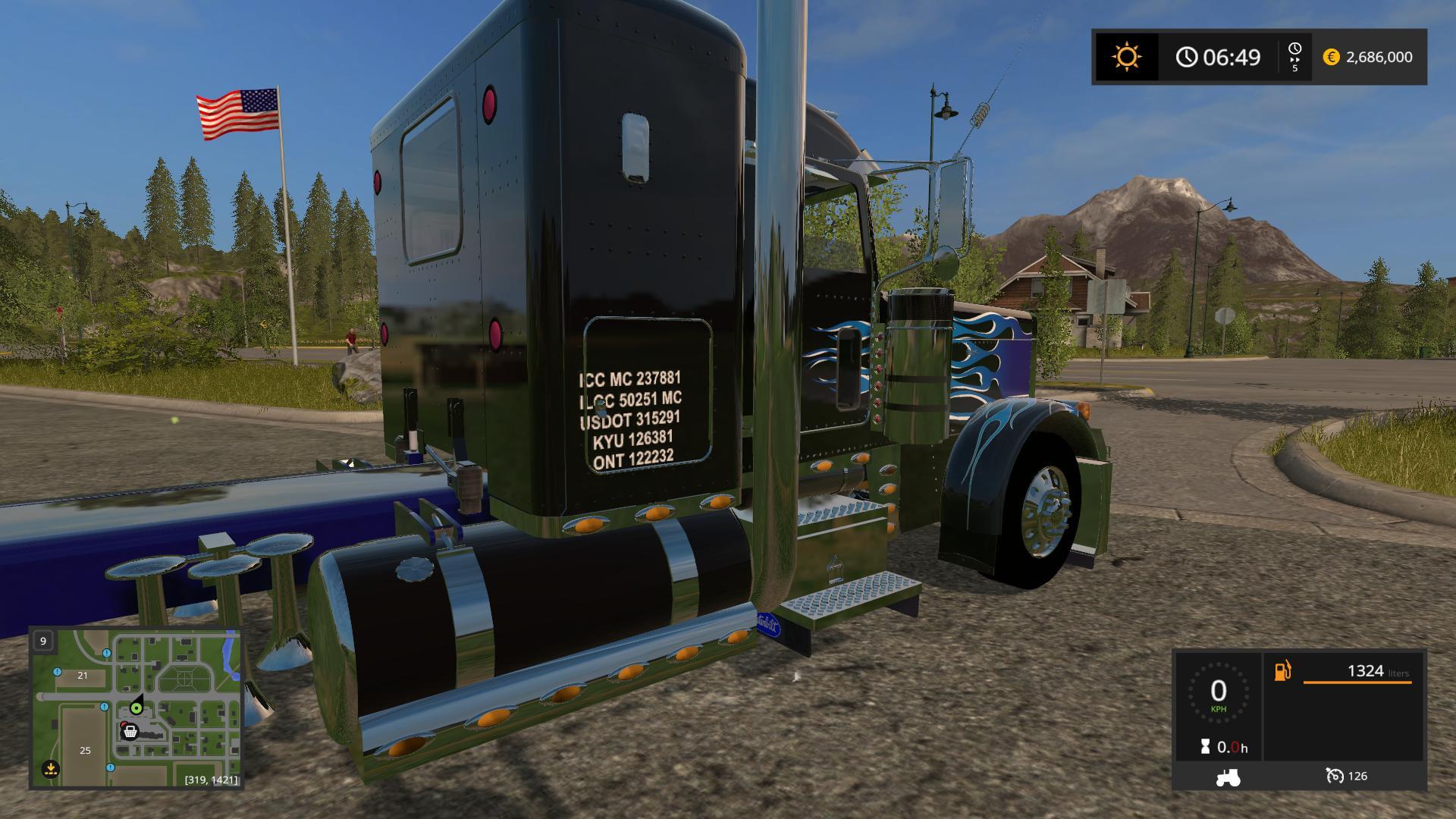Click the KPH speedometer gauge
Viewport: 1456px width, 819px height.
[1218, 692]
